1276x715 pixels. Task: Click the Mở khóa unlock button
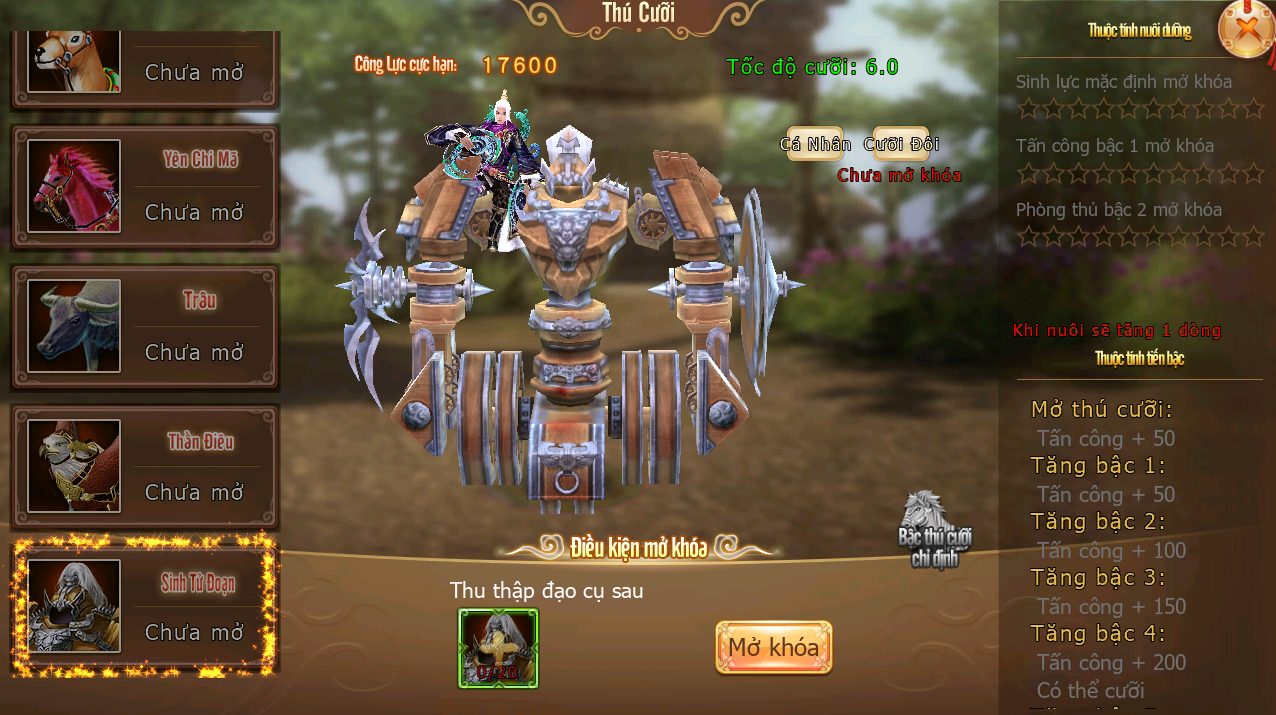[773, 648]
